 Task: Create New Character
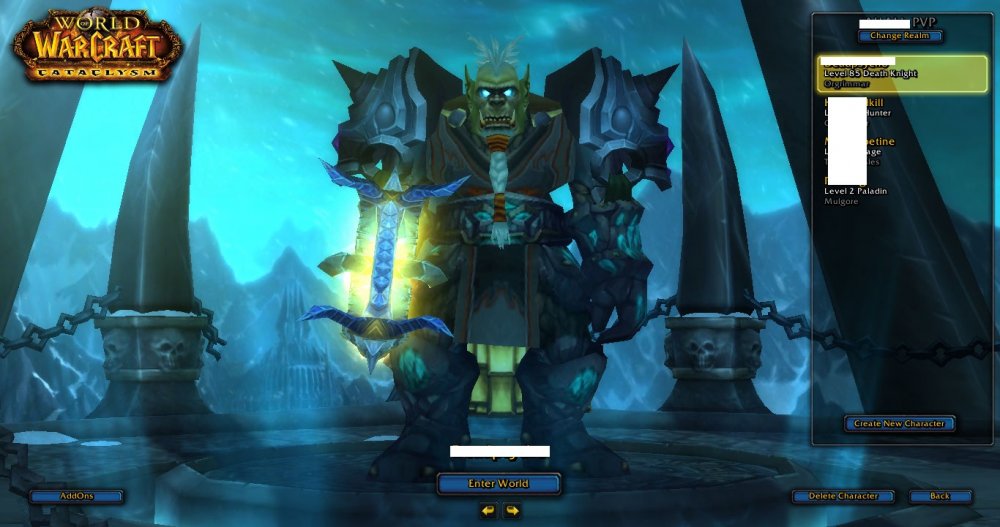click(899, 424)
